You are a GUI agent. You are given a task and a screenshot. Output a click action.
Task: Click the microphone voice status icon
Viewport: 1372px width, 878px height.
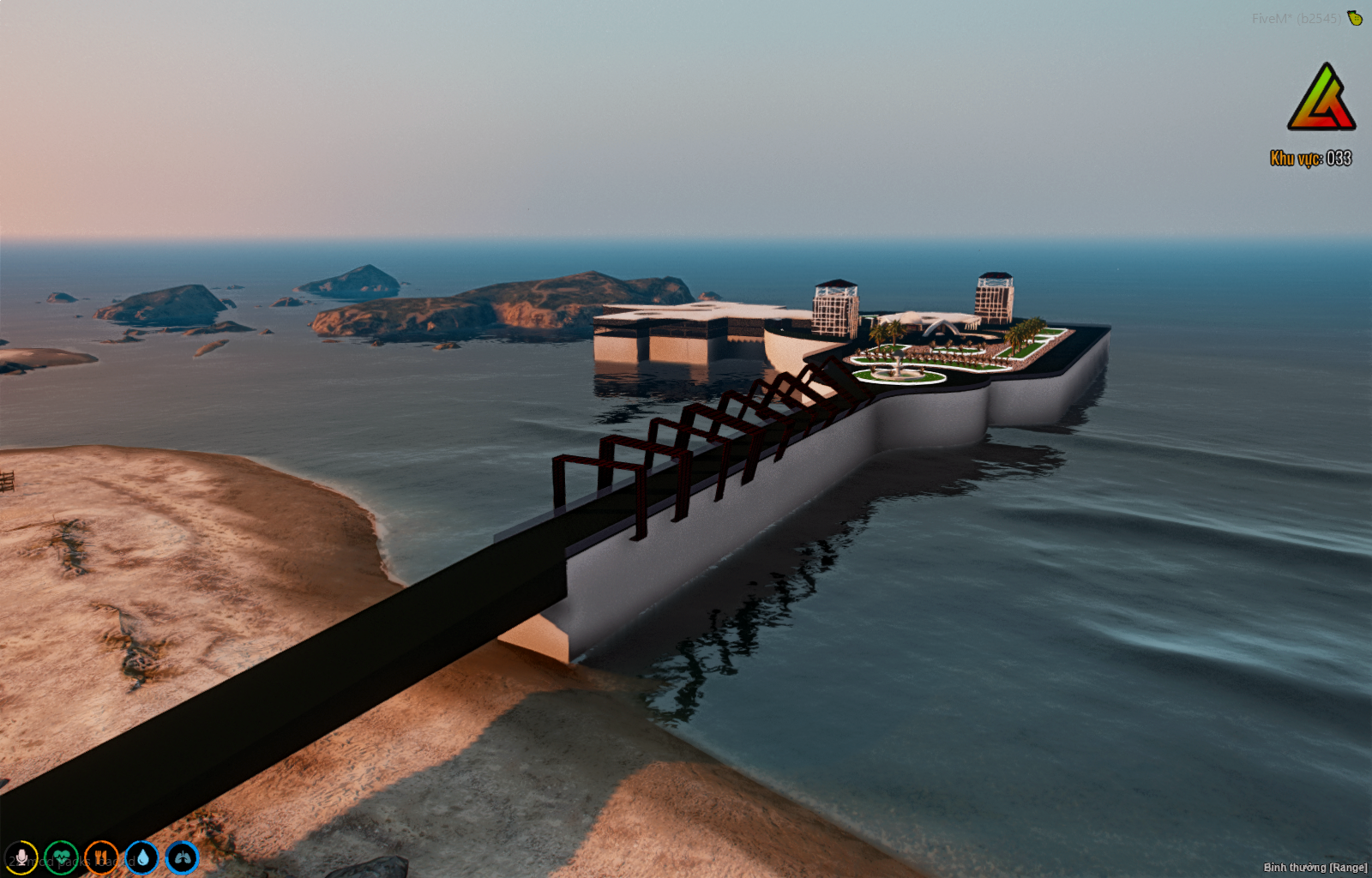pos(21,857)
